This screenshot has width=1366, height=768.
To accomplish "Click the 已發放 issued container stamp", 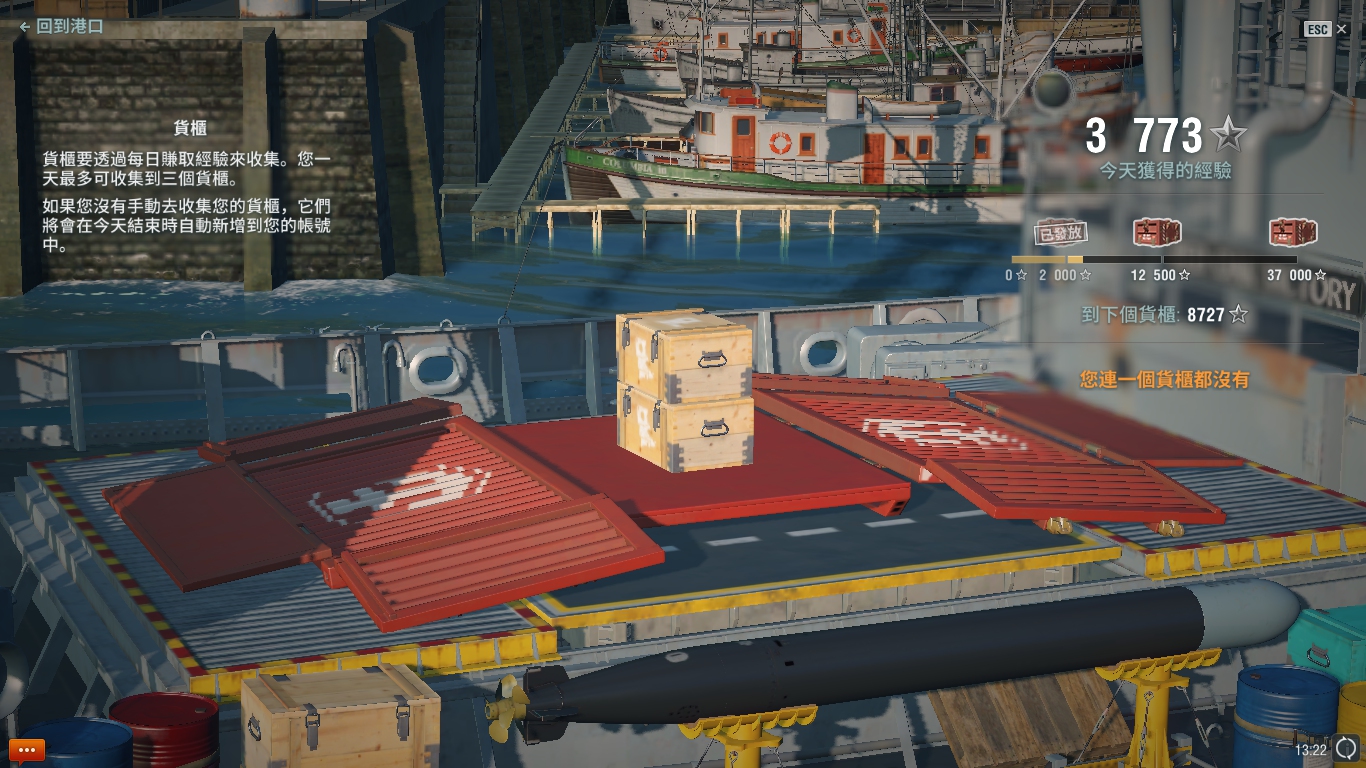I will click(1060, 233).
